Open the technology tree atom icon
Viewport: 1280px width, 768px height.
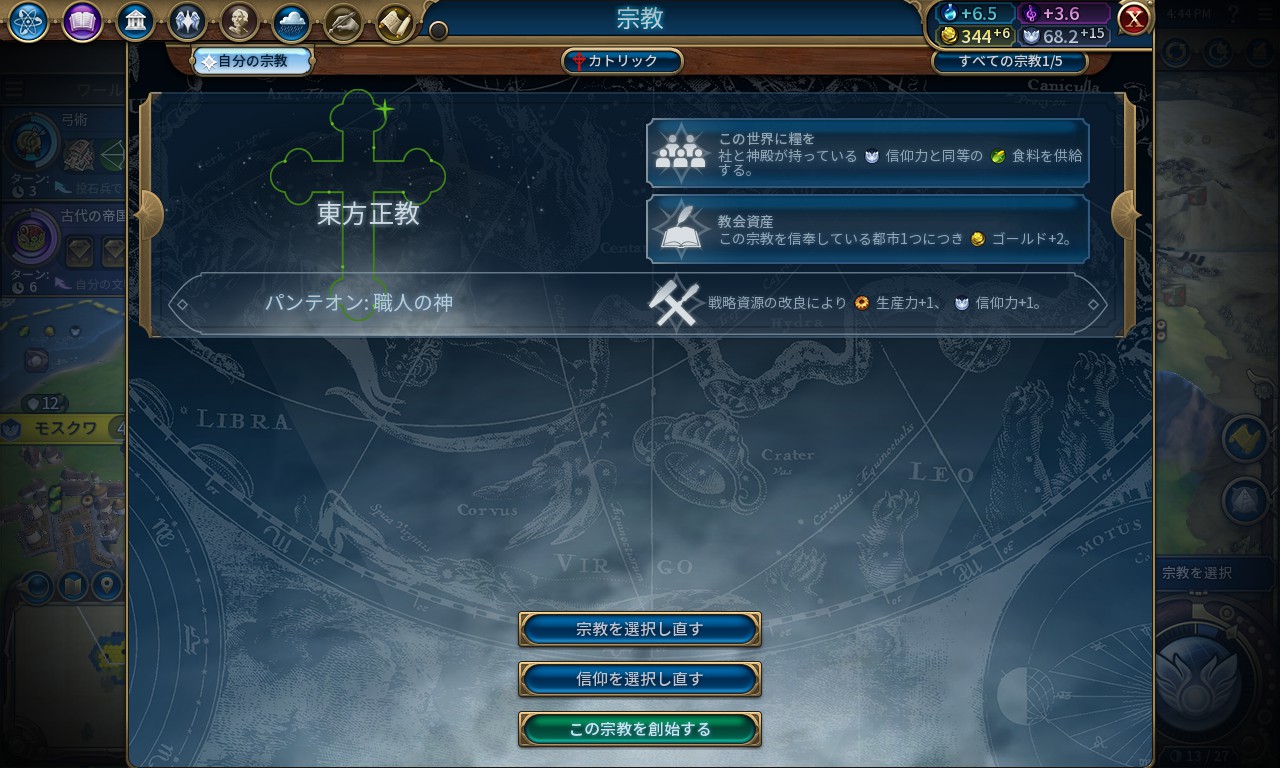29,22
